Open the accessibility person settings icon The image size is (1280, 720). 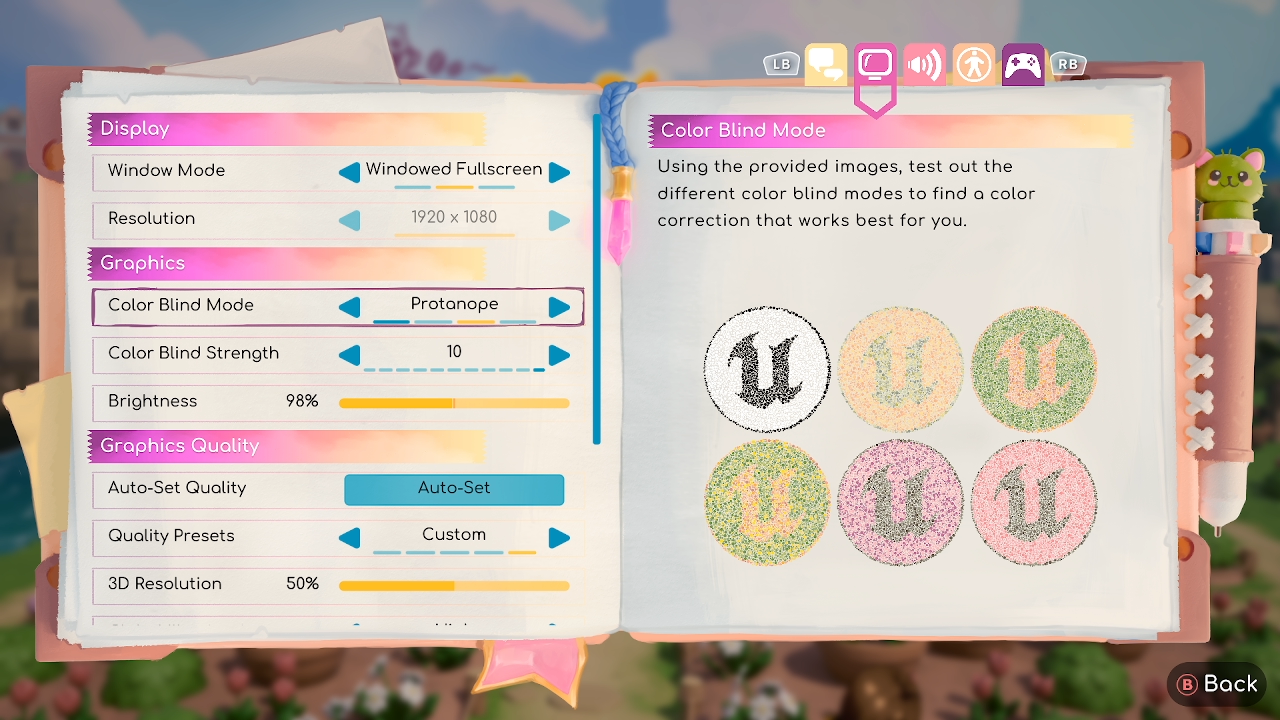[972, 64]
